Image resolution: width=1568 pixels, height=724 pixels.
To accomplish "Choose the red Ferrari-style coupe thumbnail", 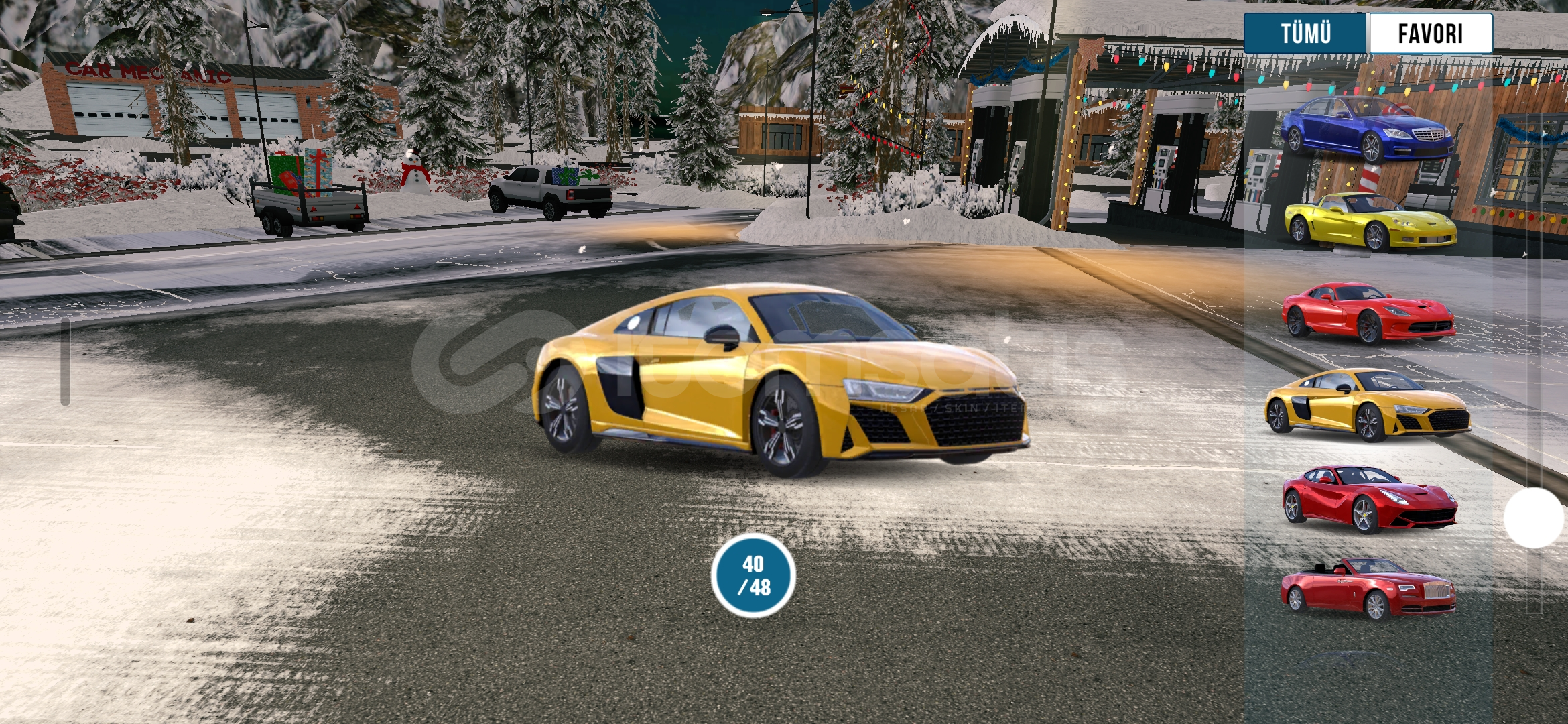I will click(1369, 498).
